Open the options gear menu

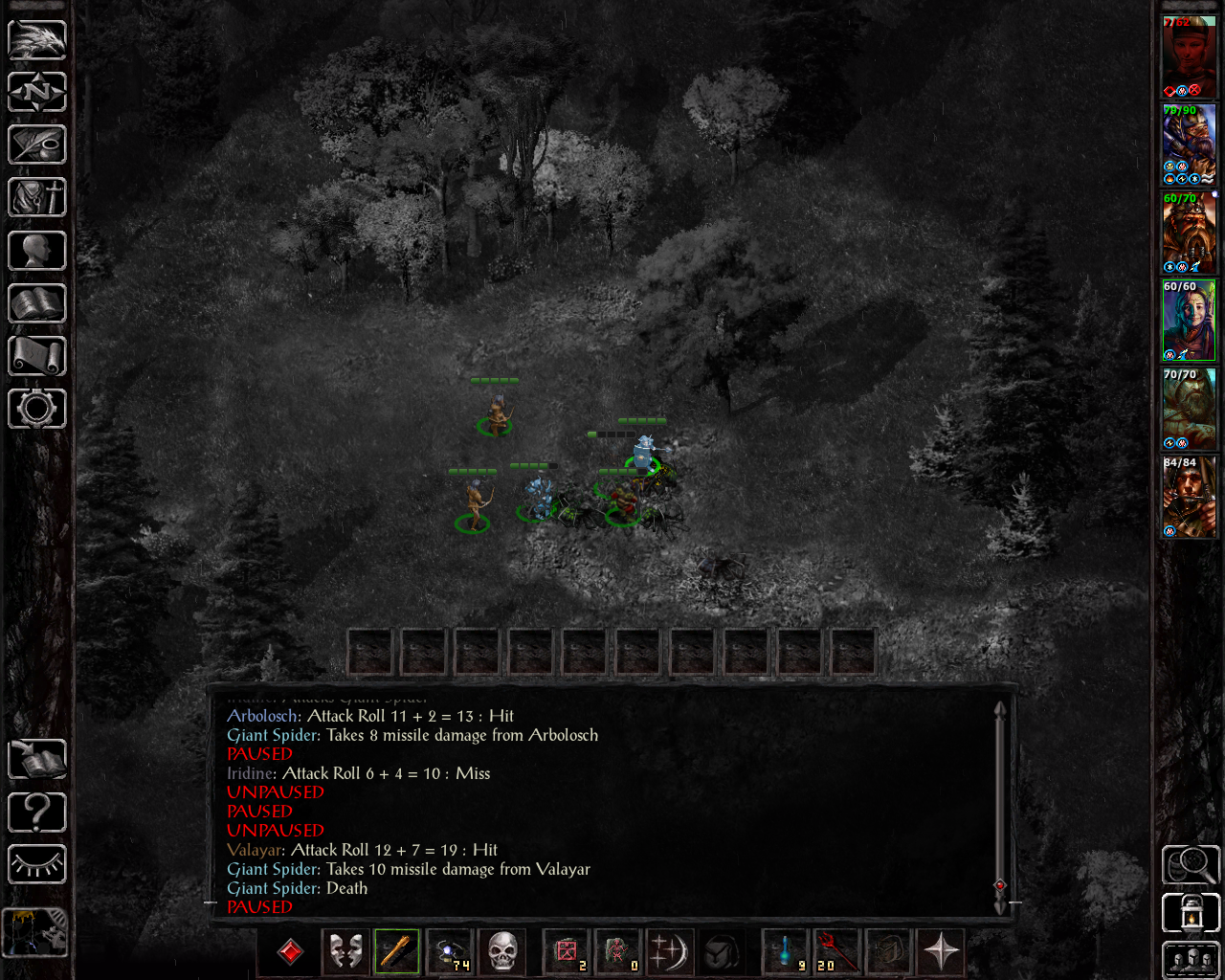tap(37, 409)
